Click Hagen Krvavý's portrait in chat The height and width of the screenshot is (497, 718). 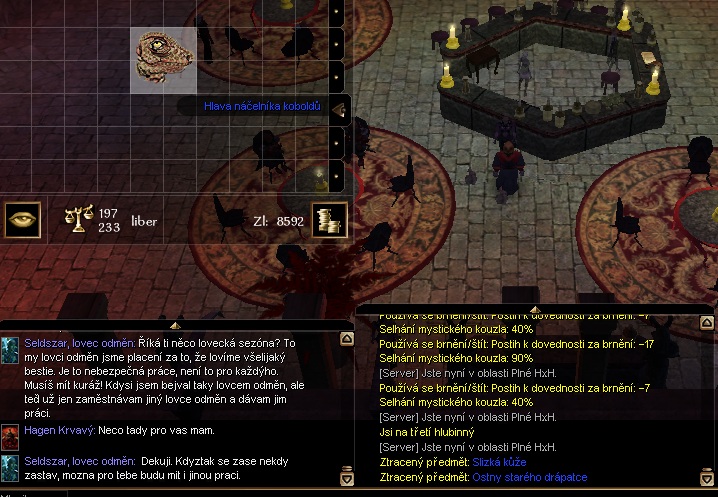(x=10, y=436)
